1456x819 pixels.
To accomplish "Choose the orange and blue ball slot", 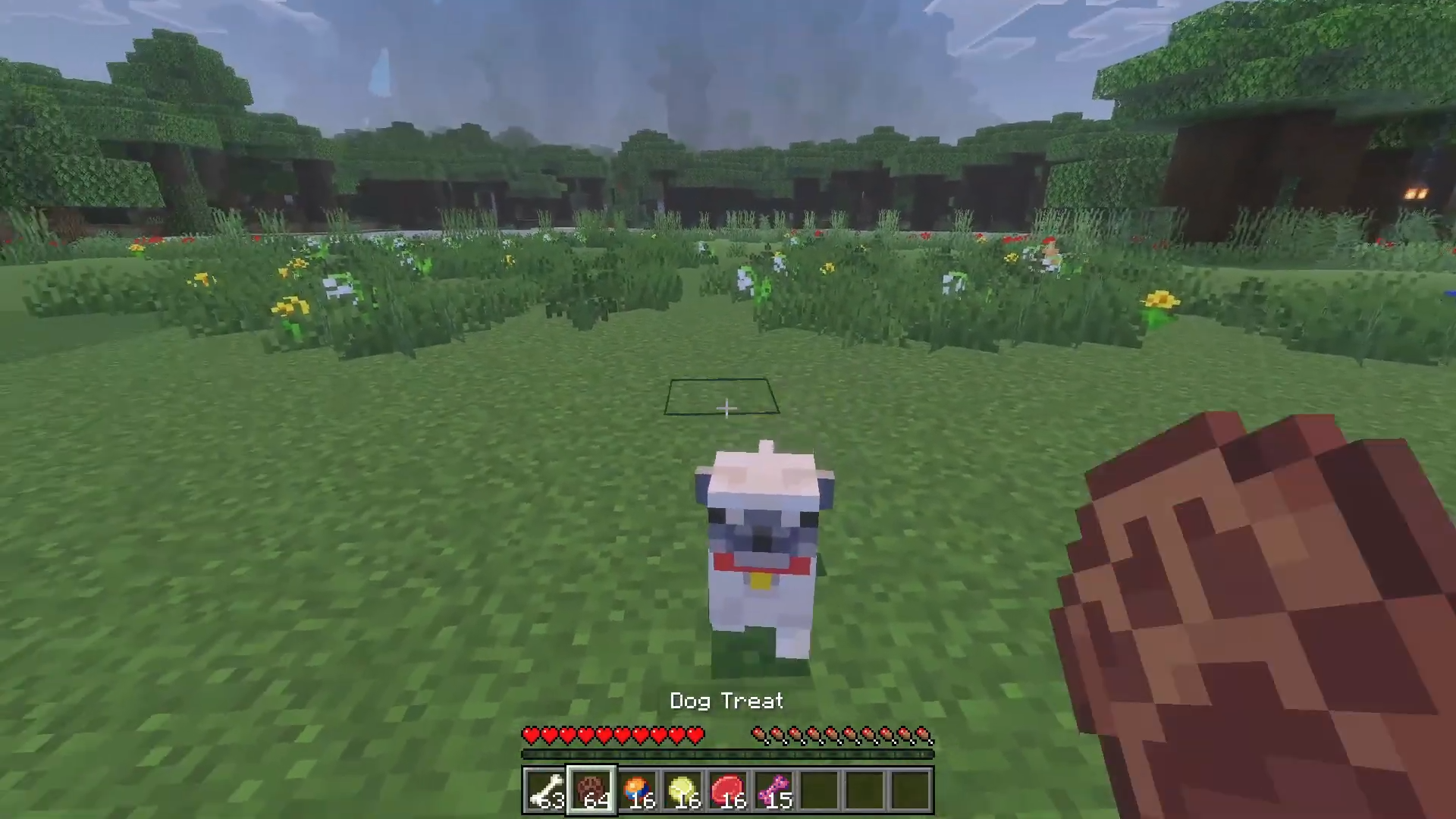I will click(637, 790).
